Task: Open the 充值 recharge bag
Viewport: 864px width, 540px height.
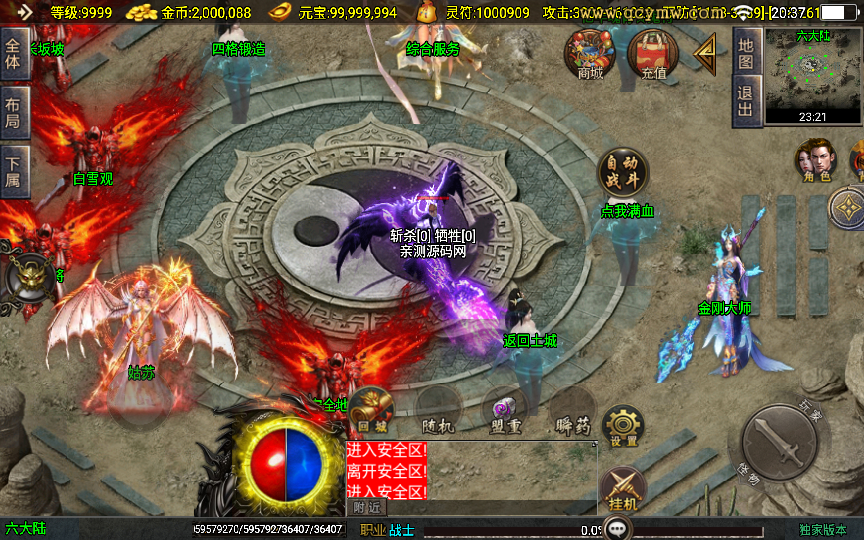Action: coord(652,53)
